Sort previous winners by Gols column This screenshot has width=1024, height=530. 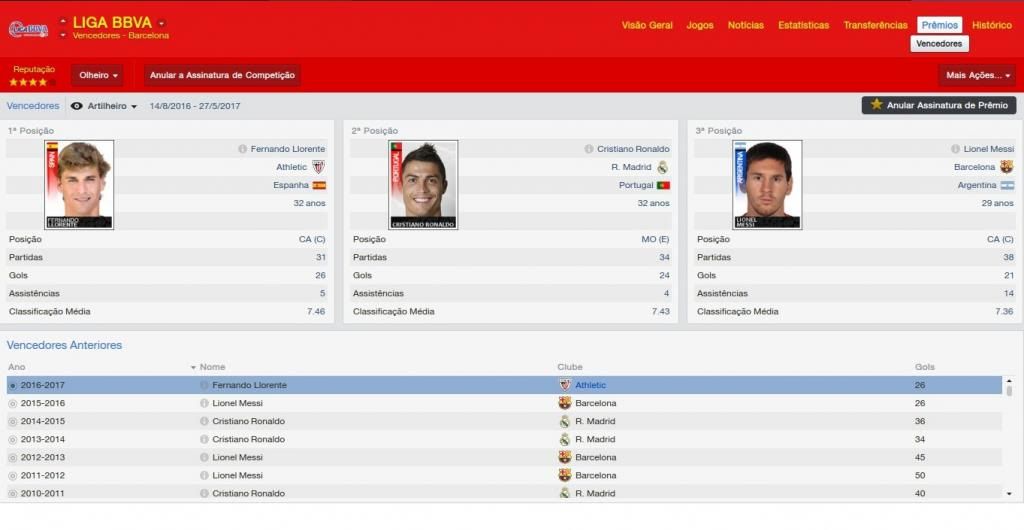coord(925,367)
